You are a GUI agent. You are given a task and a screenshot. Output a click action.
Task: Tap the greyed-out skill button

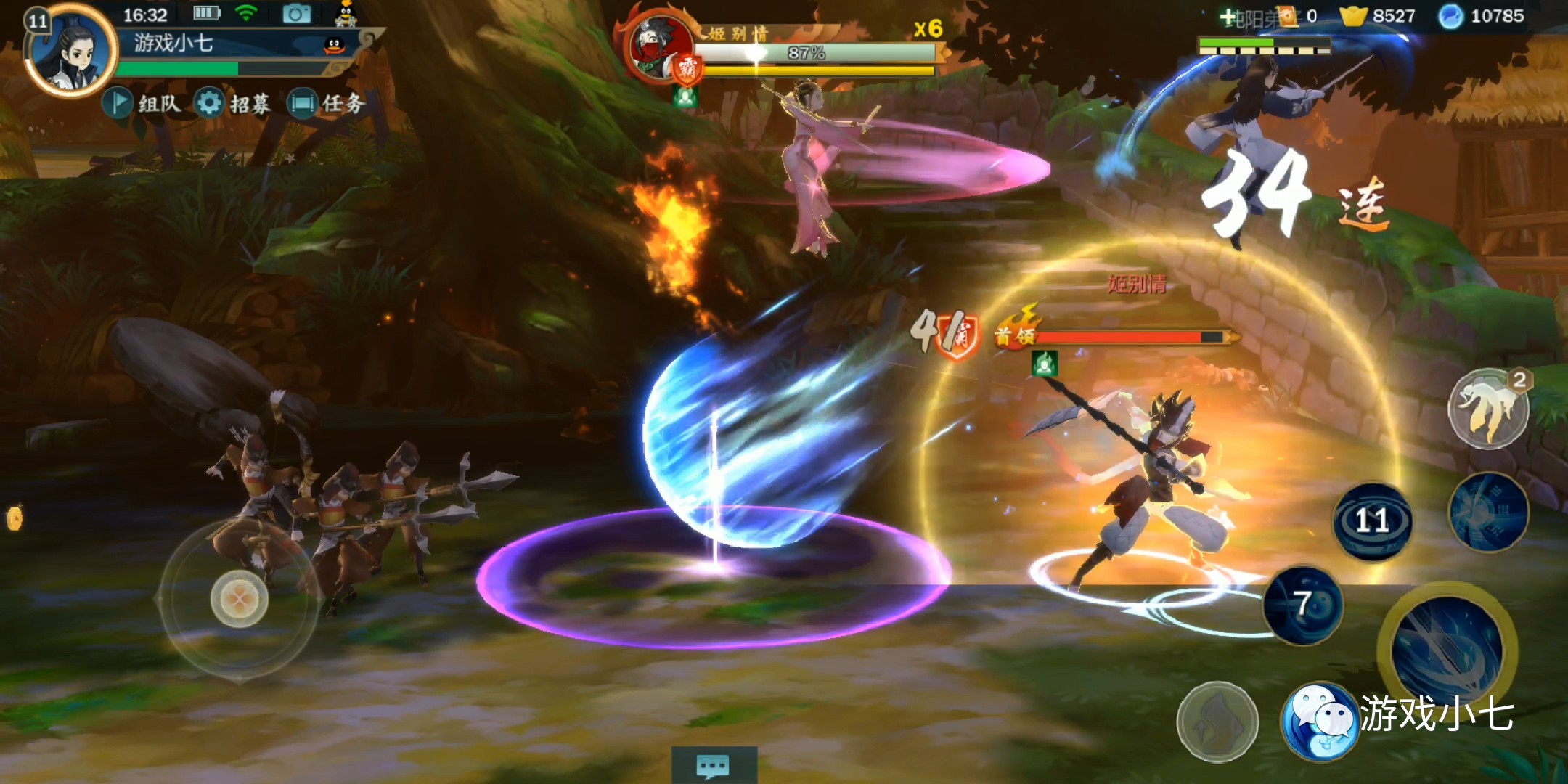(1217, 722)
